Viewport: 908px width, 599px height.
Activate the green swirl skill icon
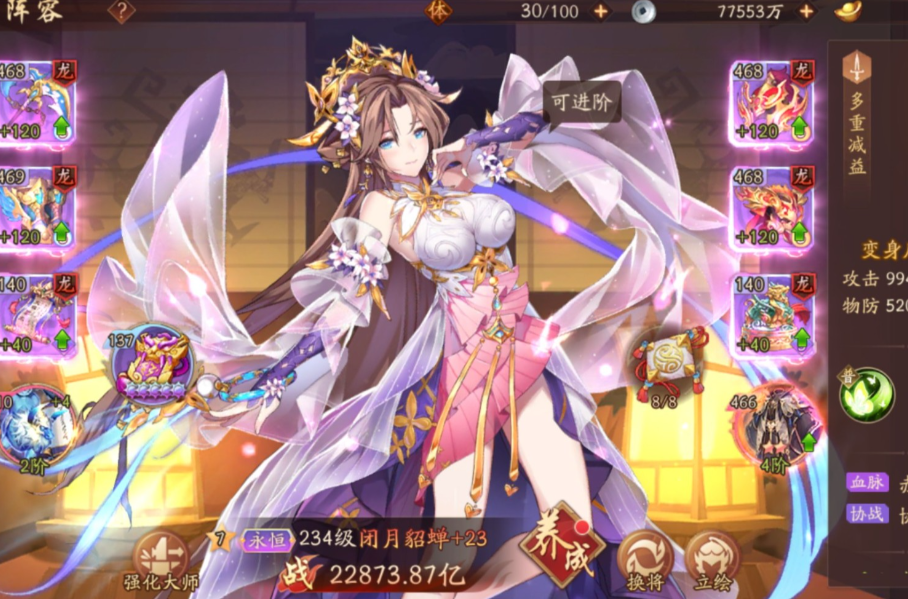[866, 395]
